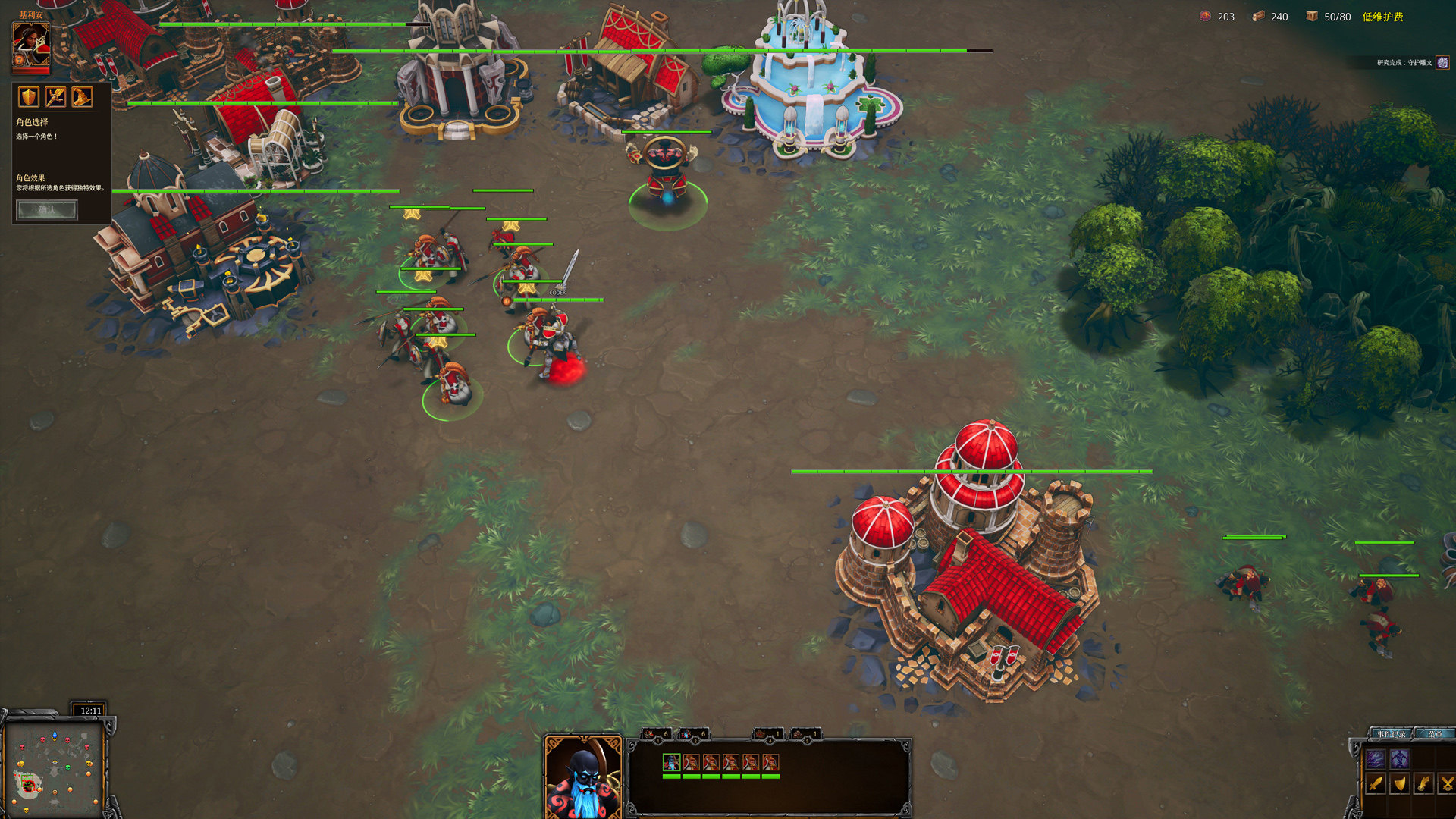Open the 菜单 game menu
Viewport: 1456px width, 819px height.
pyautogui.click(x=1436, y=734)
